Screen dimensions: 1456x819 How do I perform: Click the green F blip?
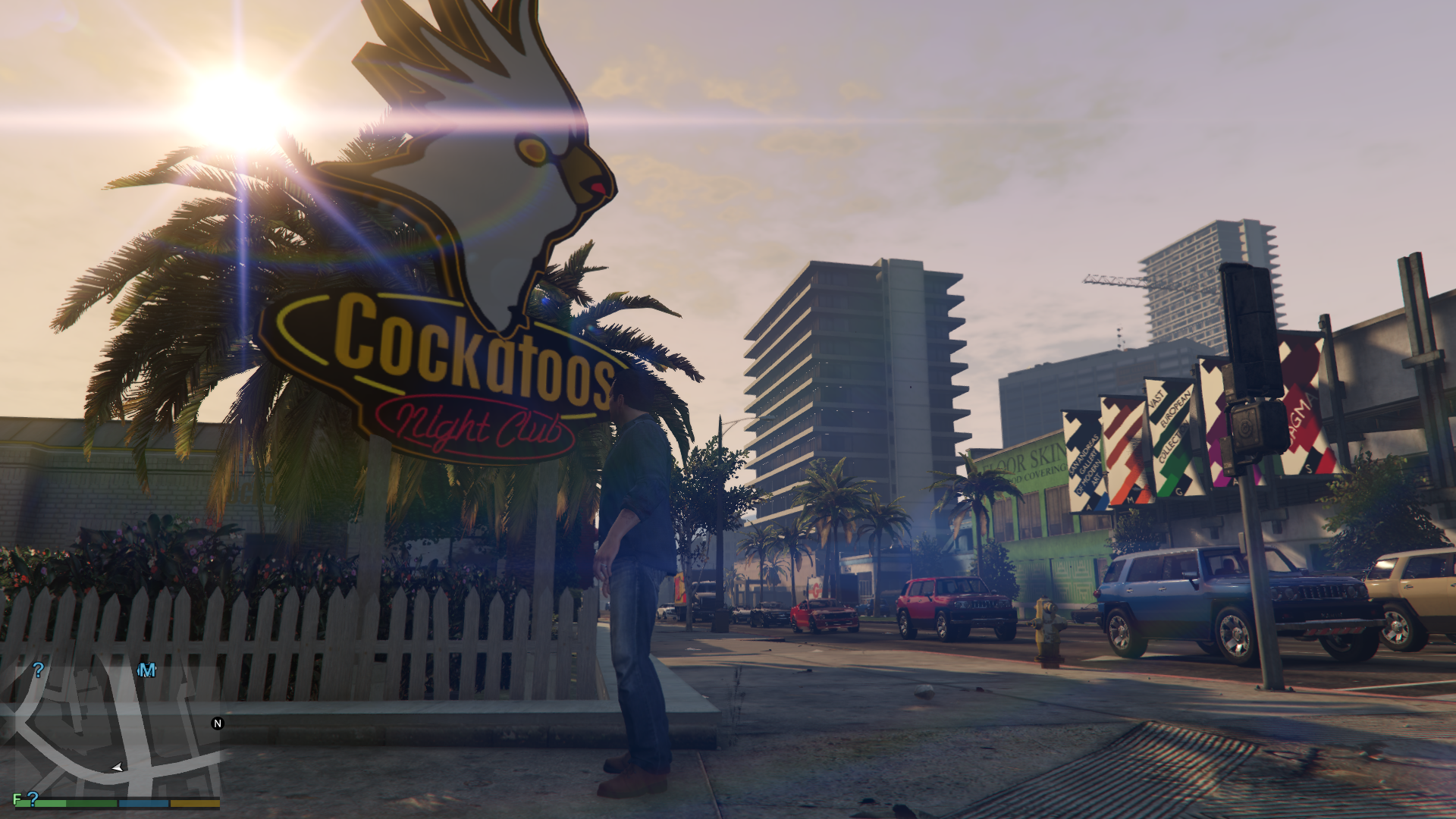pos(17,799)
